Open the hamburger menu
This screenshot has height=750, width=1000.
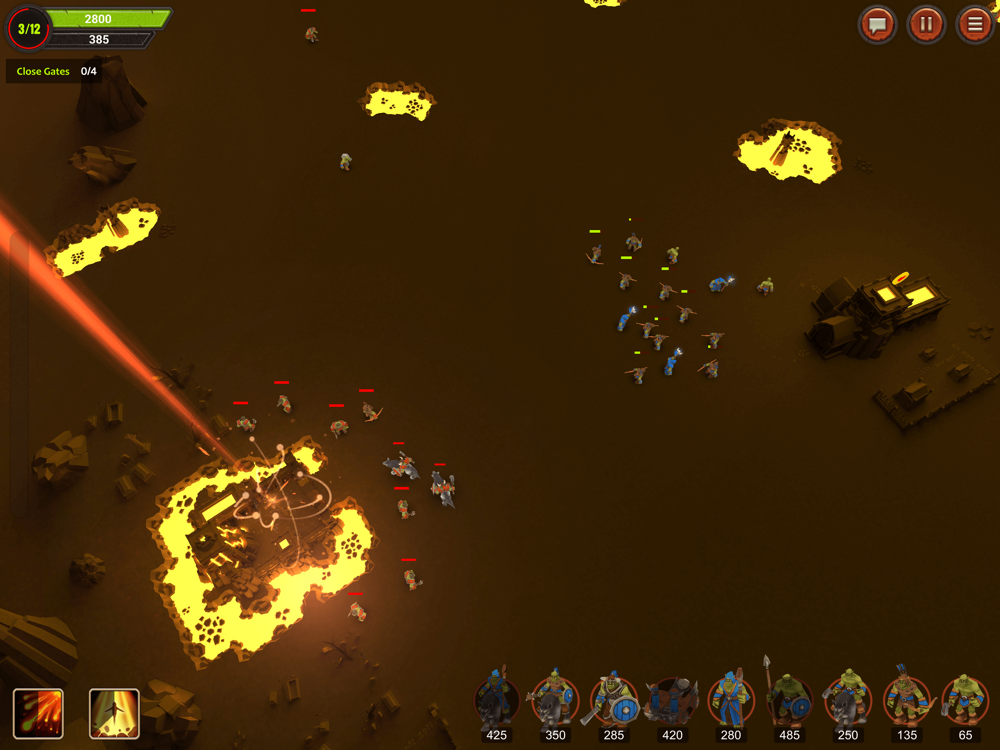click(x=974, y=24)
